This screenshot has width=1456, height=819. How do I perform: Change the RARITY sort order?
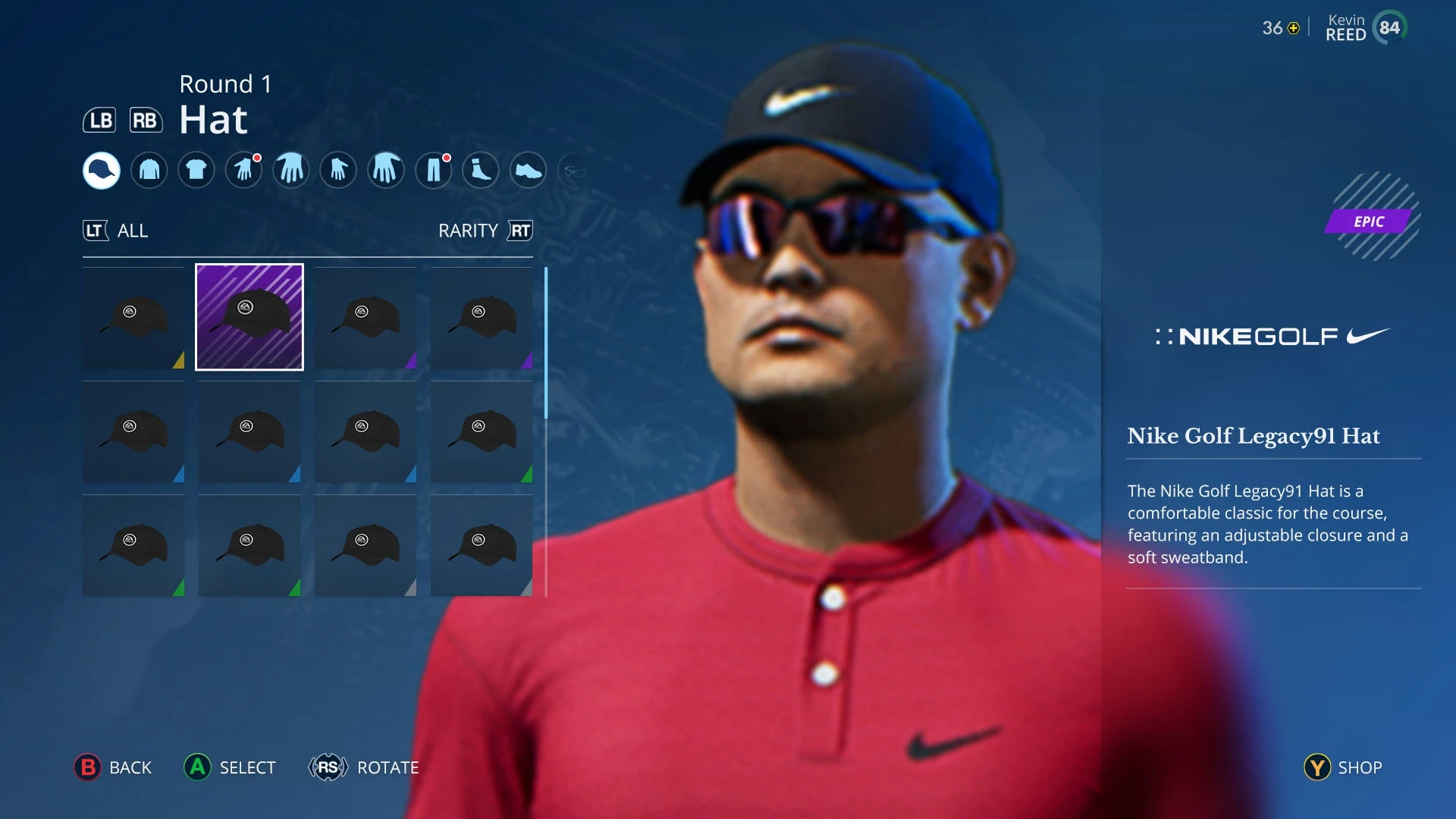click(x=485, y=231)
